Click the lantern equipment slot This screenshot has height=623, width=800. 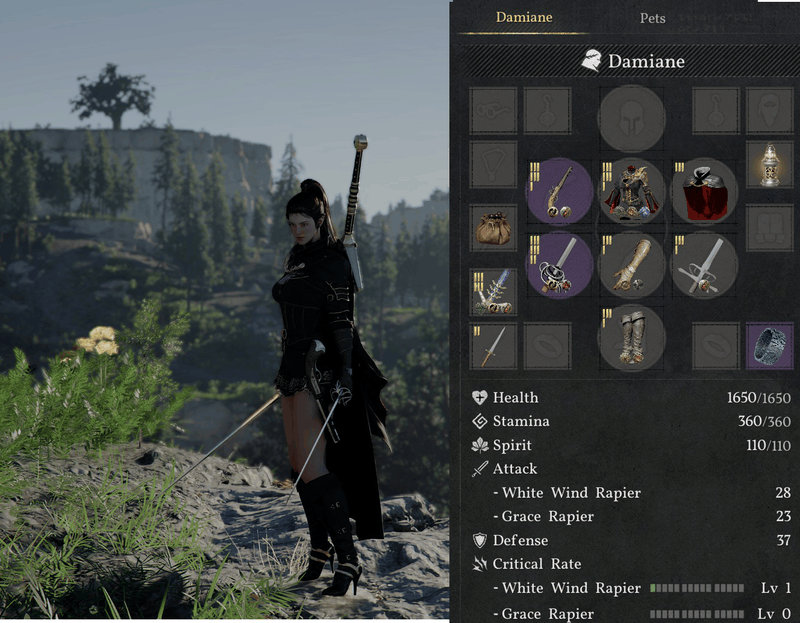(770, 164)
